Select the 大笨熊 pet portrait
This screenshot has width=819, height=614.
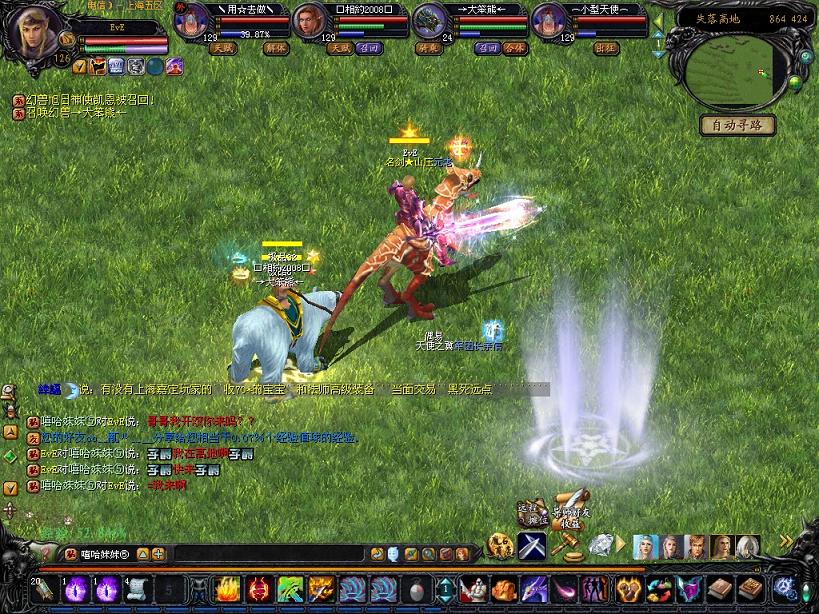[x=431, y=21]
